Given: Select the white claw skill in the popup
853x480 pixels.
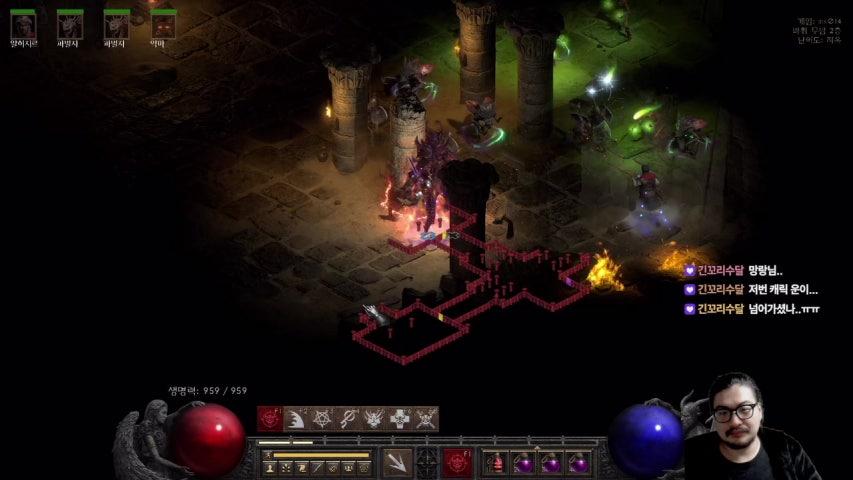Looking at the screenshot, I should [296, 419].
